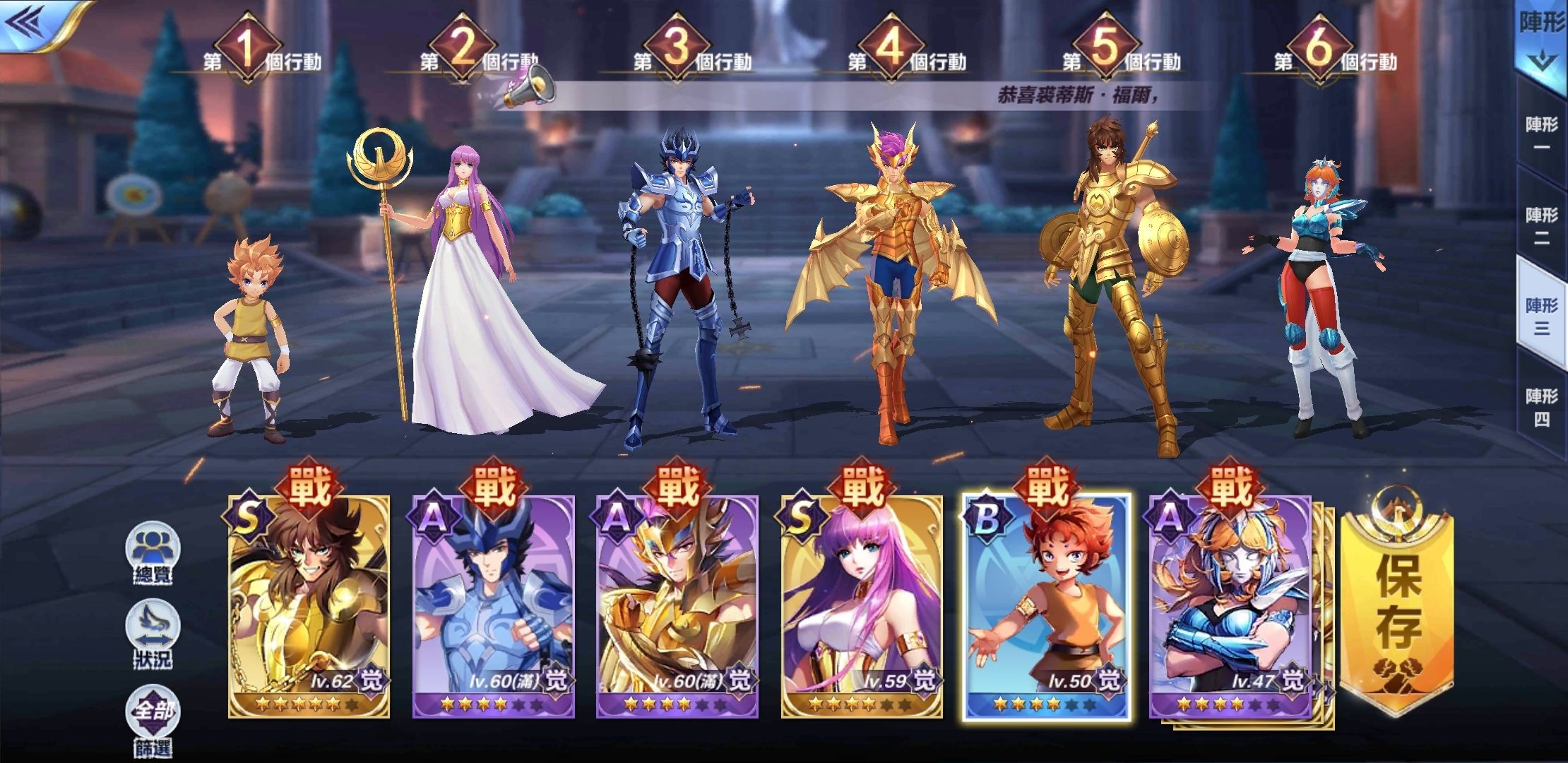1568x763 pixels.
Task: Open the 總覽 overview button
Action: coord(153,553)
